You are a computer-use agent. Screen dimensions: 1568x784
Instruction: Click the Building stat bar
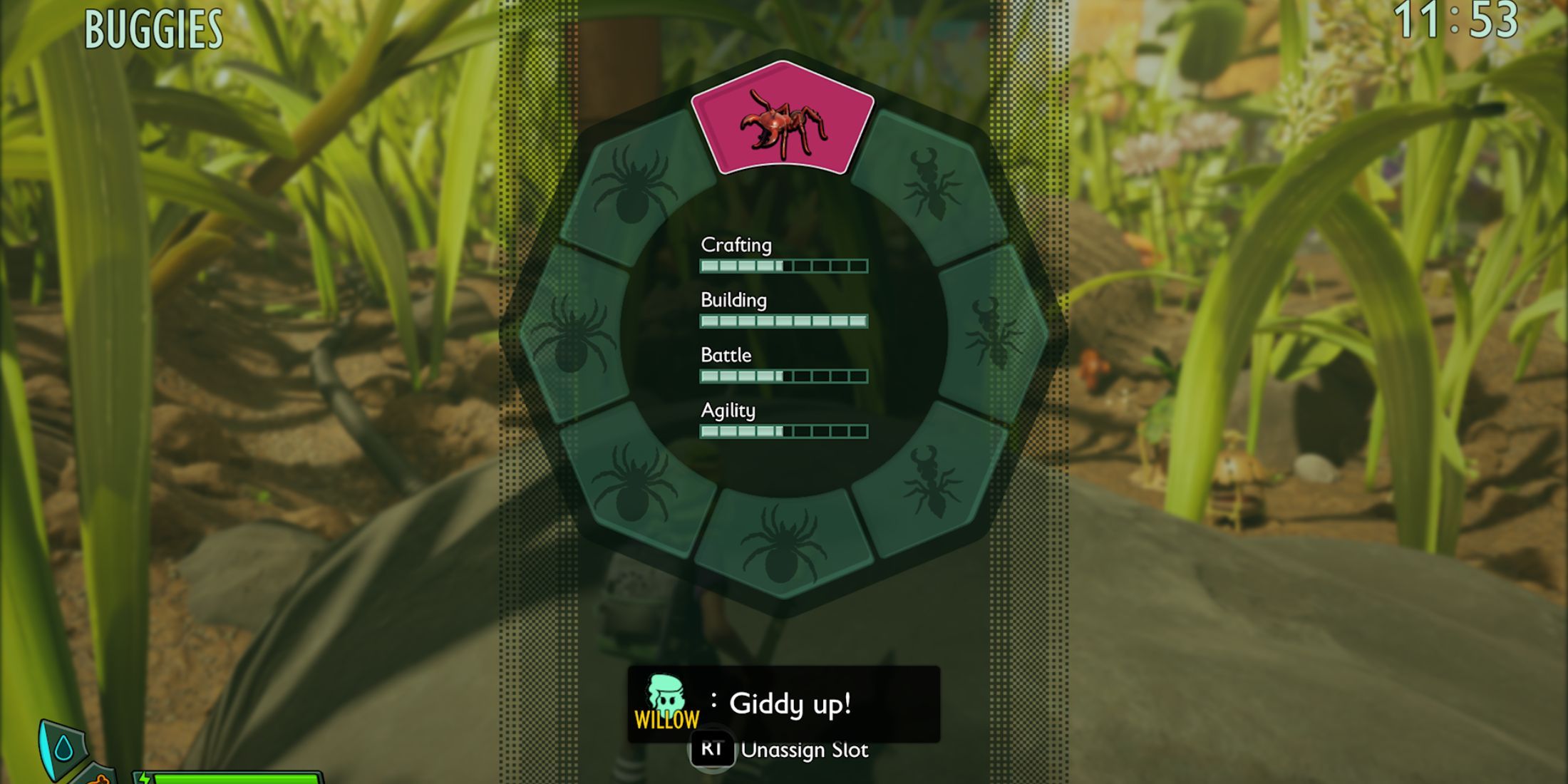coord(783,321)
